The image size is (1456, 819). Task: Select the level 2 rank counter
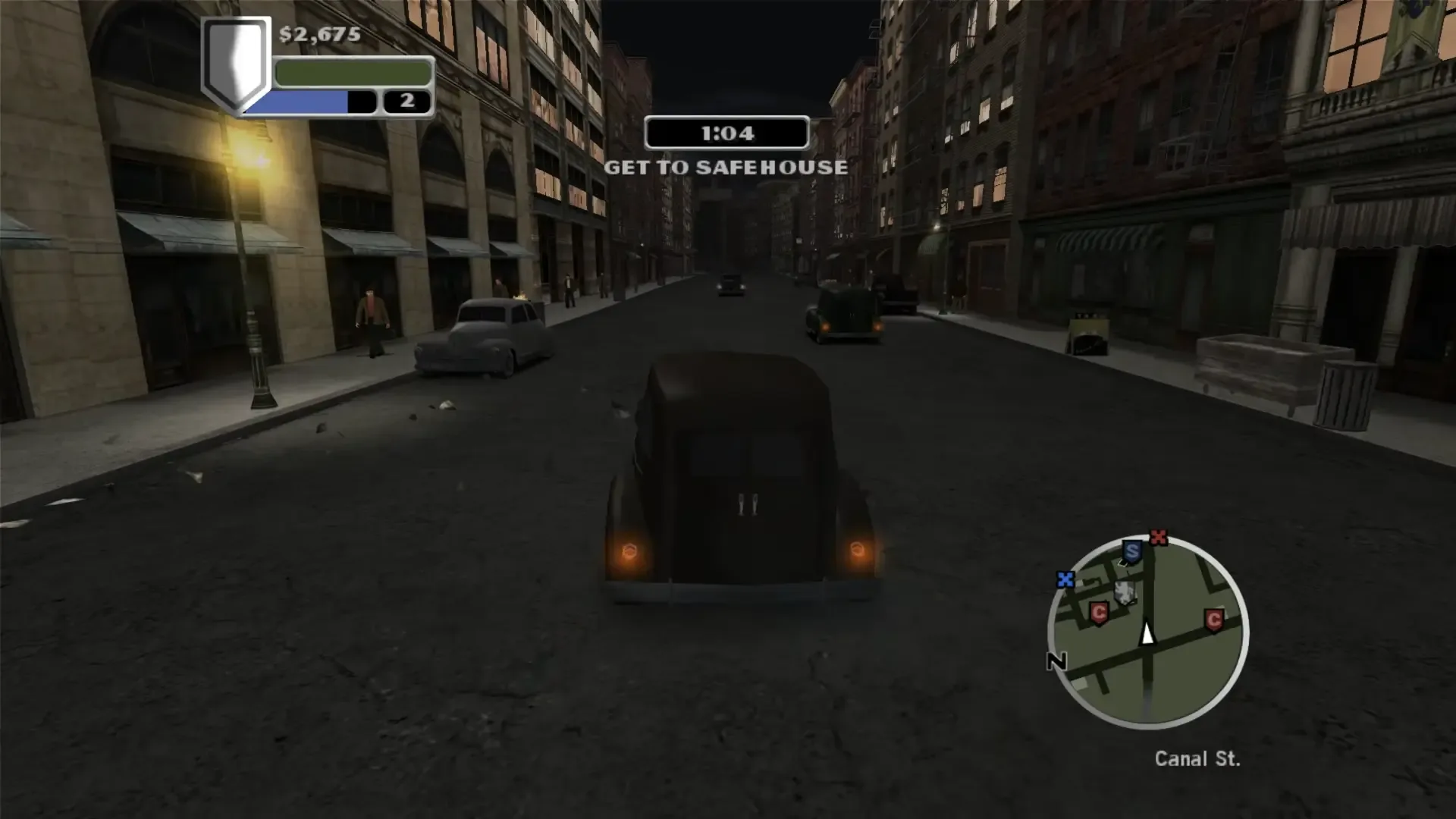click(406, 101)
